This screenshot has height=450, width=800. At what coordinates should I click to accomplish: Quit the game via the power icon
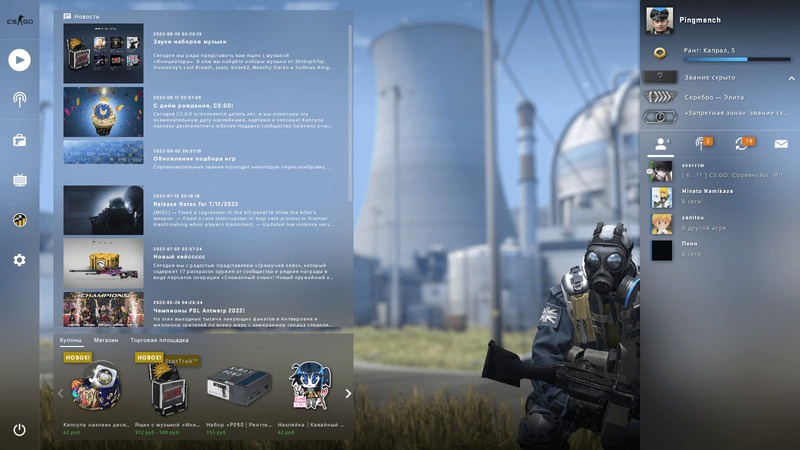coord(19,430)
